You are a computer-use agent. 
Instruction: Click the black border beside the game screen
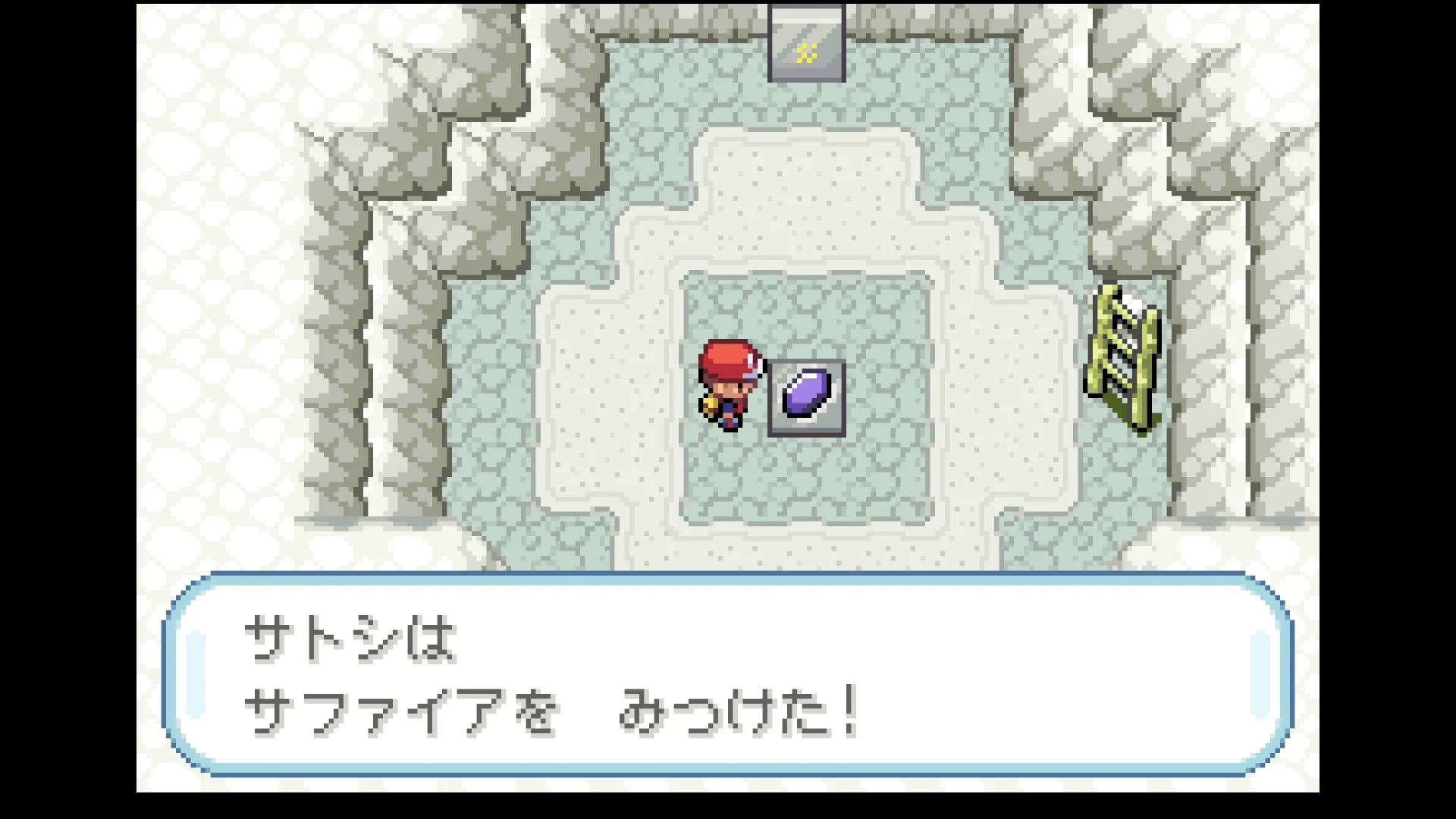coord(68,409)
